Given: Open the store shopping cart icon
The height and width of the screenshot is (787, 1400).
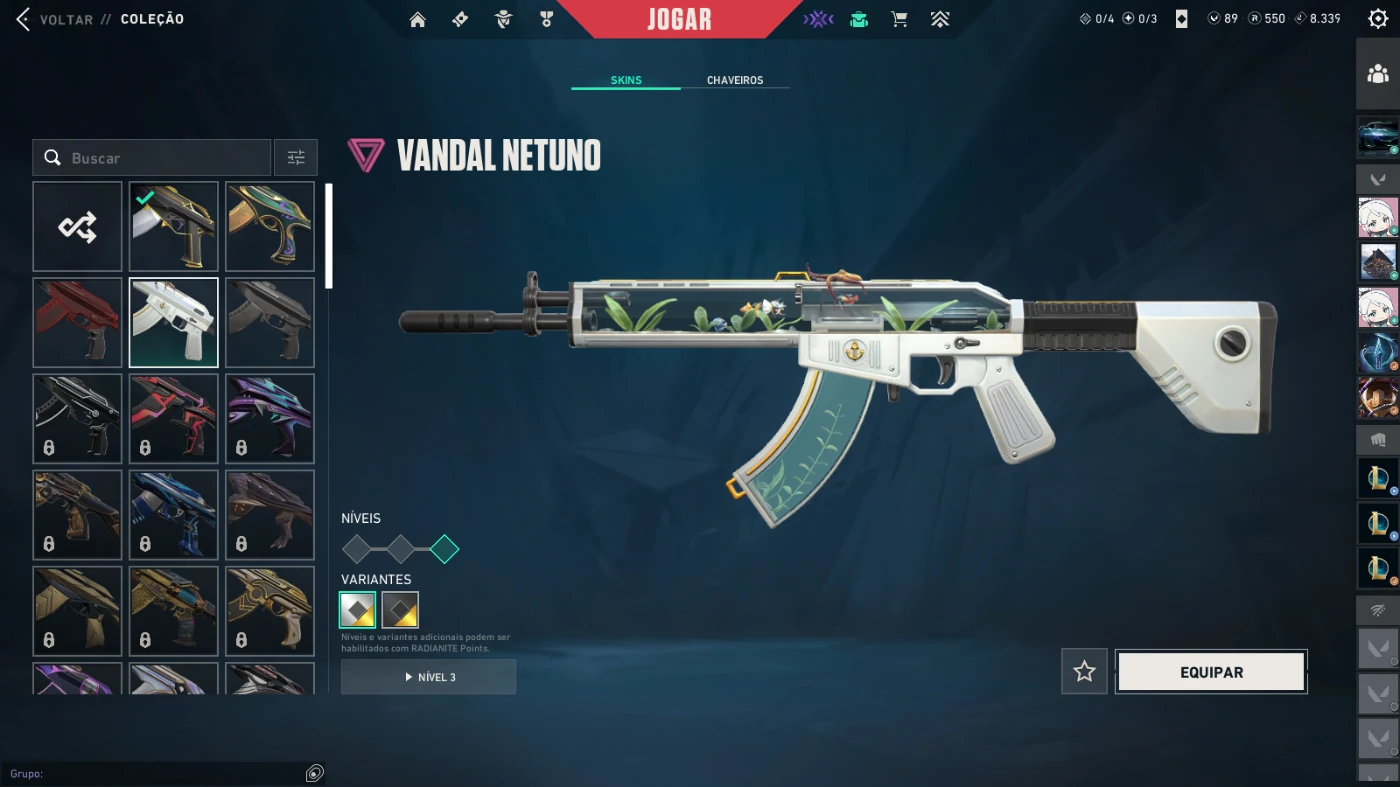Looking at the screenshot, I should (899, 19).
